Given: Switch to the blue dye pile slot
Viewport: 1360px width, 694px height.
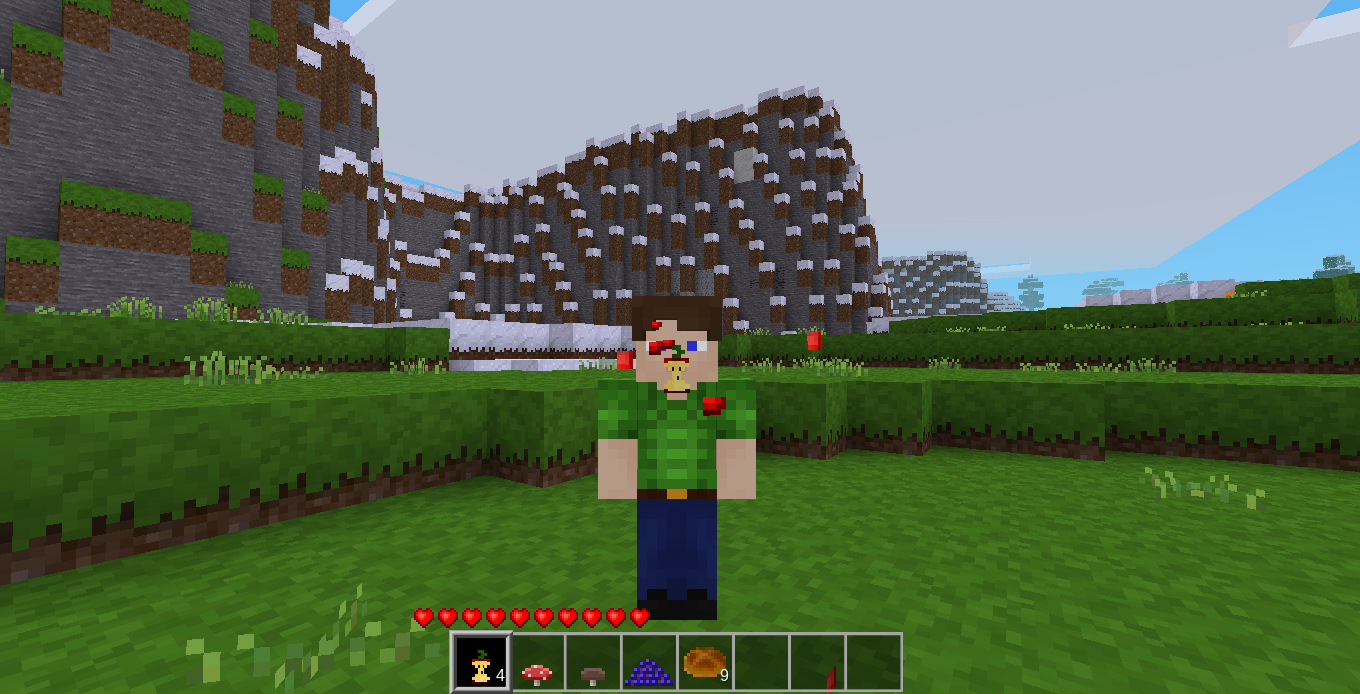Looking at the screenshot, I should pyautogui.click(x=650, y=662).
